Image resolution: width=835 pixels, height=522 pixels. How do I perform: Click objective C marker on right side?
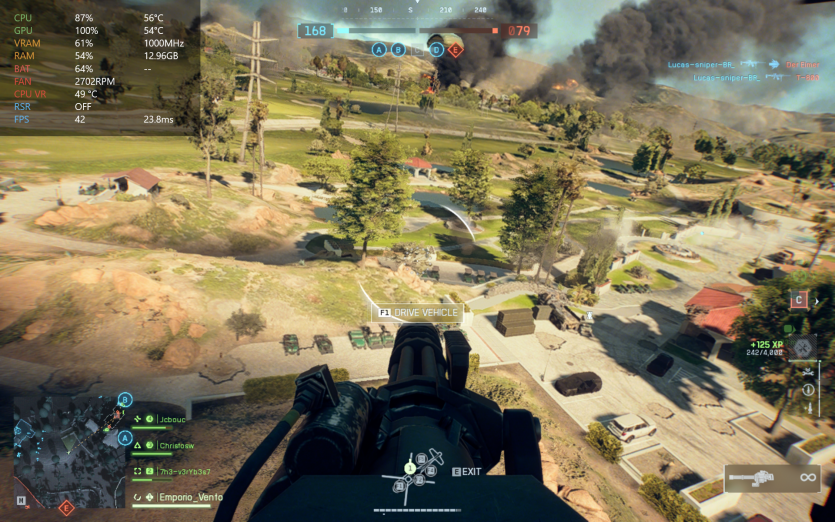[x=798, y=299]
